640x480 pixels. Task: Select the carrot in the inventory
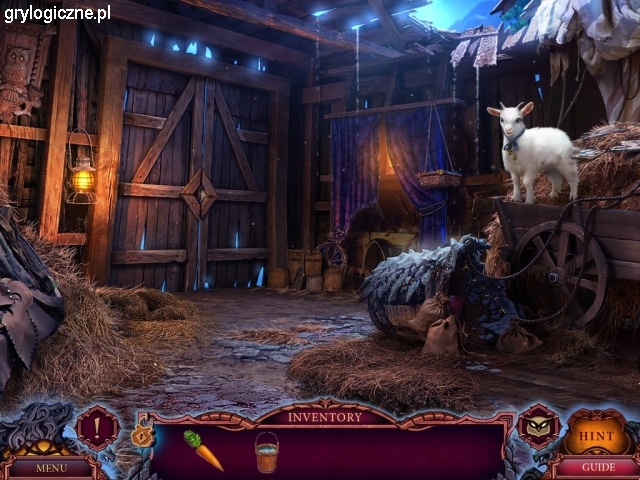coord(203,450)
